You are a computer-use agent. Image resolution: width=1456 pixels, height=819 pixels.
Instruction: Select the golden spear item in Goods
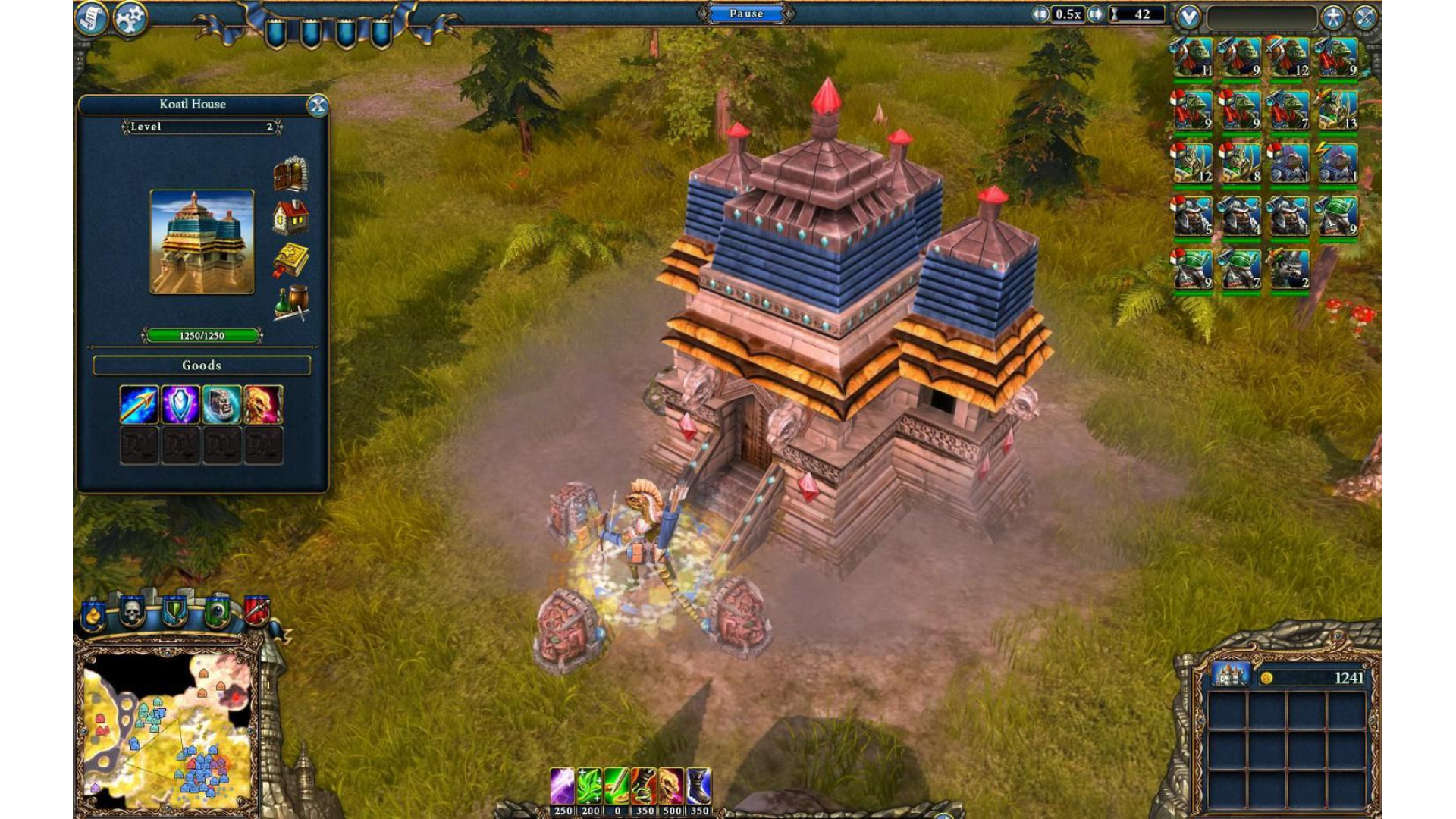point(139,404)
